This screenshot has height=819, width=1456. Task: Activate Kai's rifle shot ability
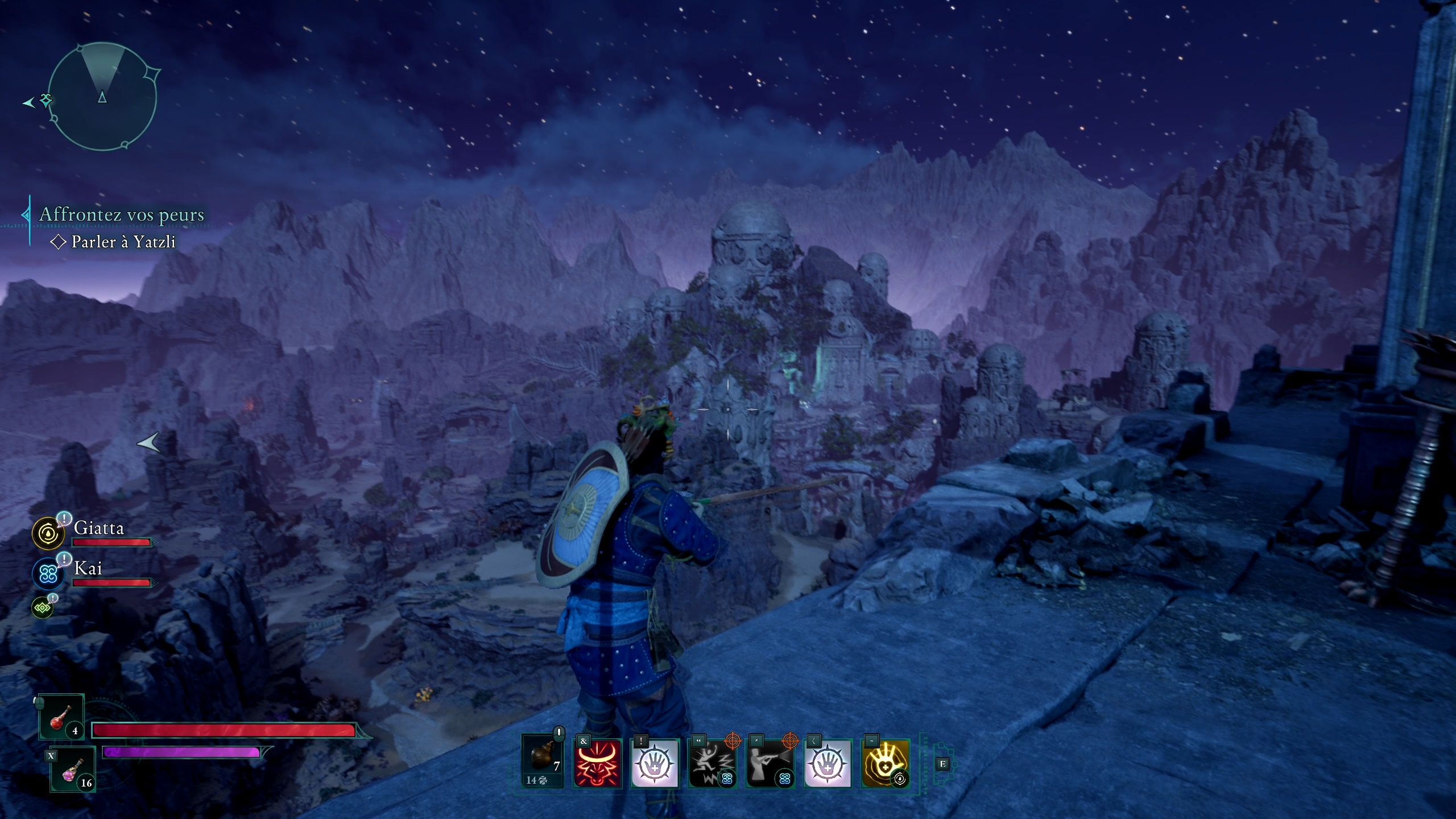(770, 763)
